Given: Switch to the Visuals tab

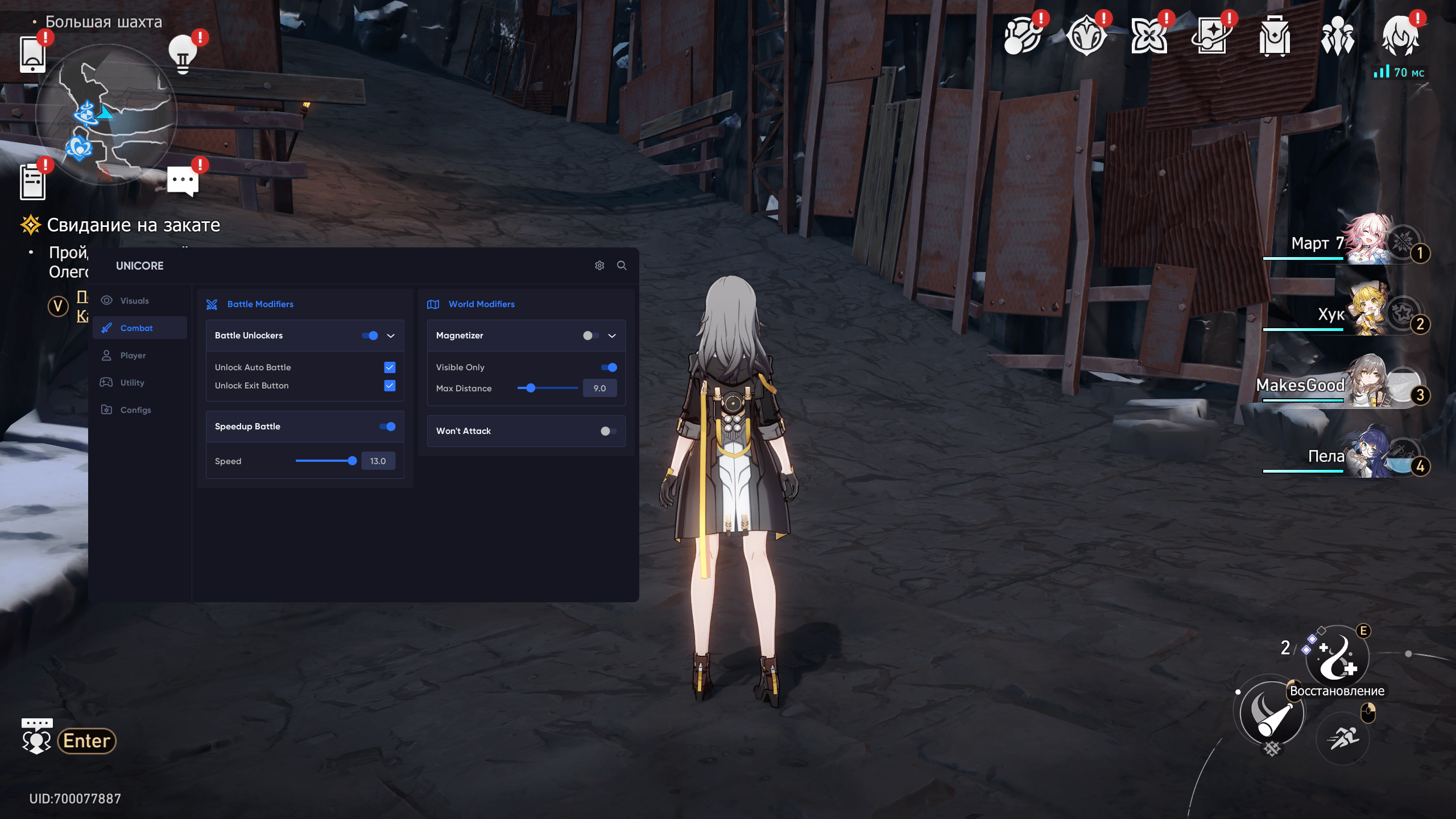Looking at the screenshot, I should [x=134, y=301].
